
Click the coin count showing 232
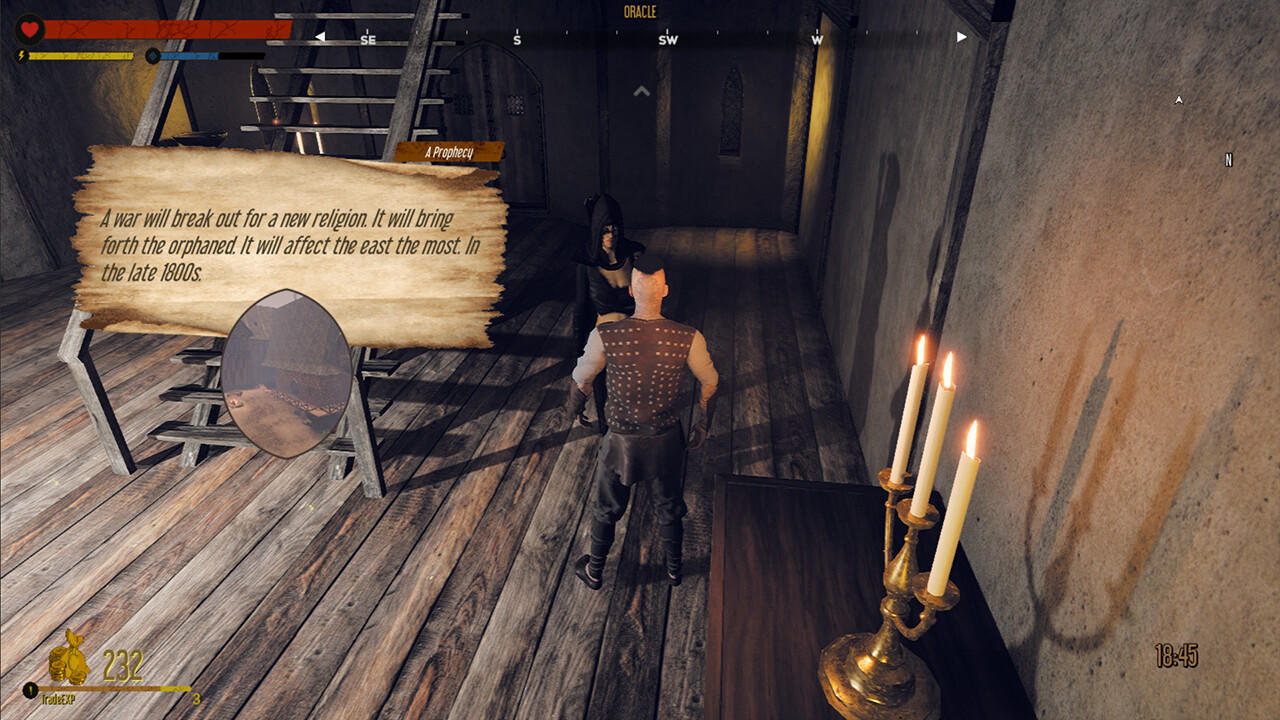[x=122, y=663]
